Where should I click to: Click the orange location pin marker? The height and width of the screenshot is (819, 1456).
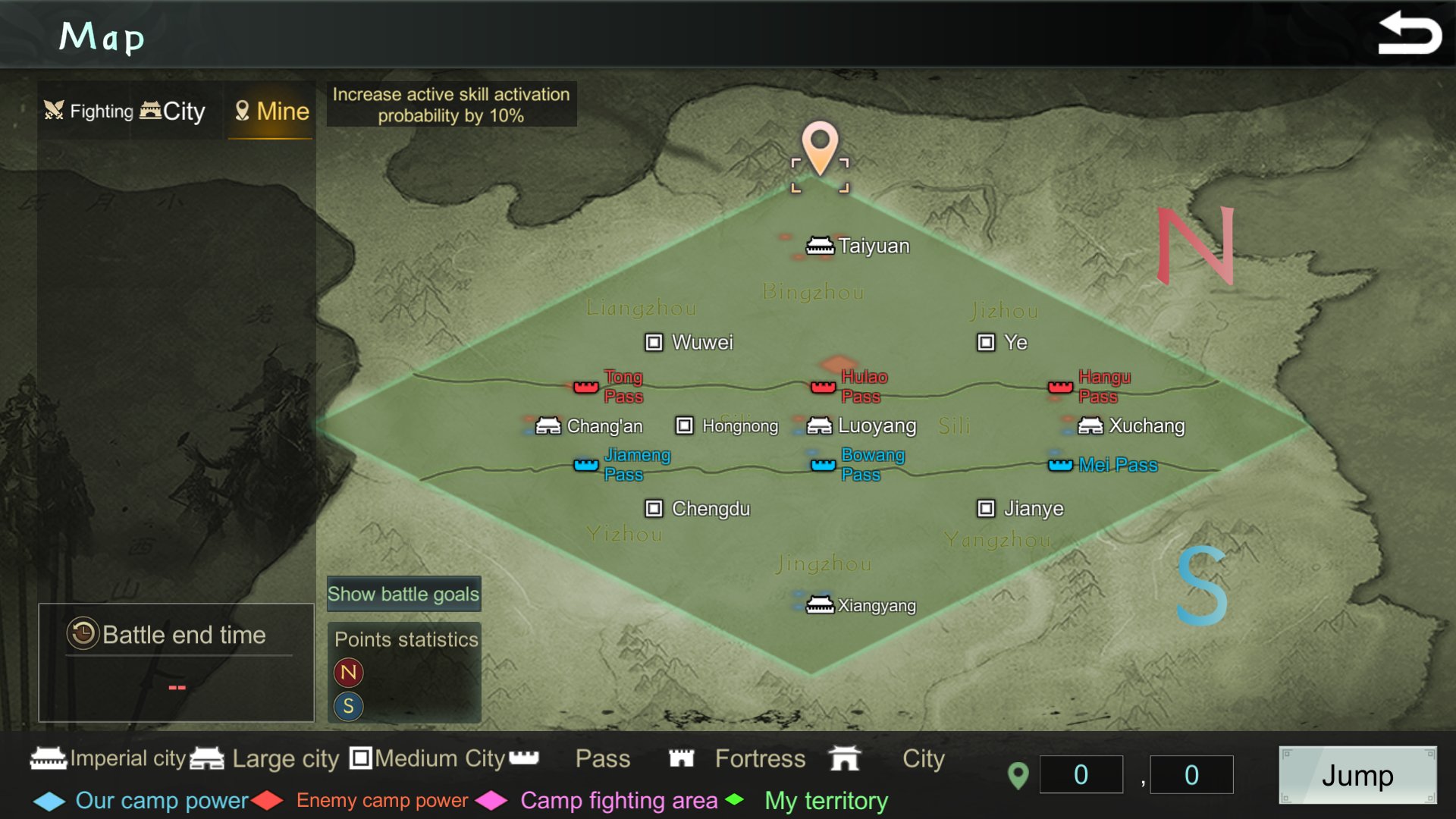(x=820, y=146)
